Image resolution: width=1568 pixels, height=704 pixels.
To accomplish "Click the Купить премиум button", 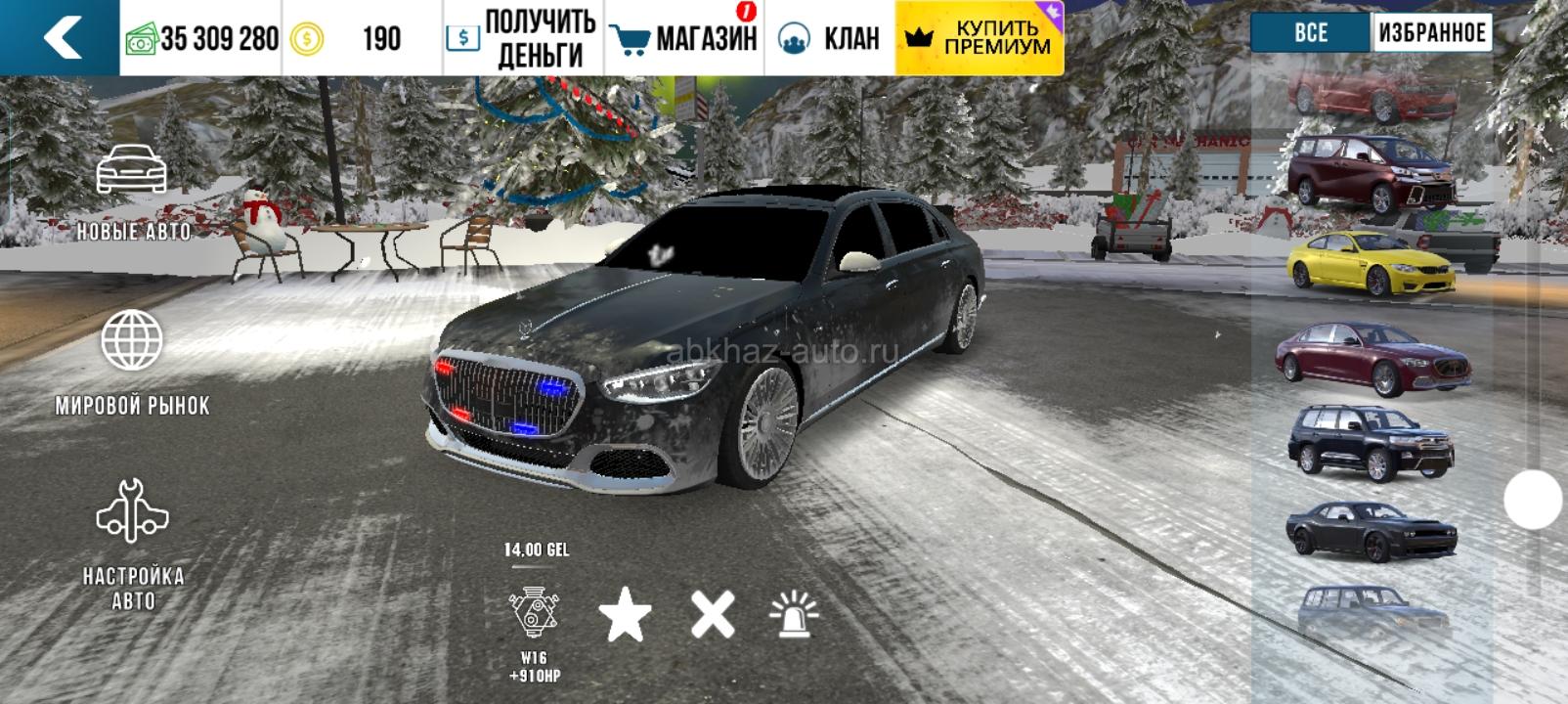I will click(x=979, y=38).
